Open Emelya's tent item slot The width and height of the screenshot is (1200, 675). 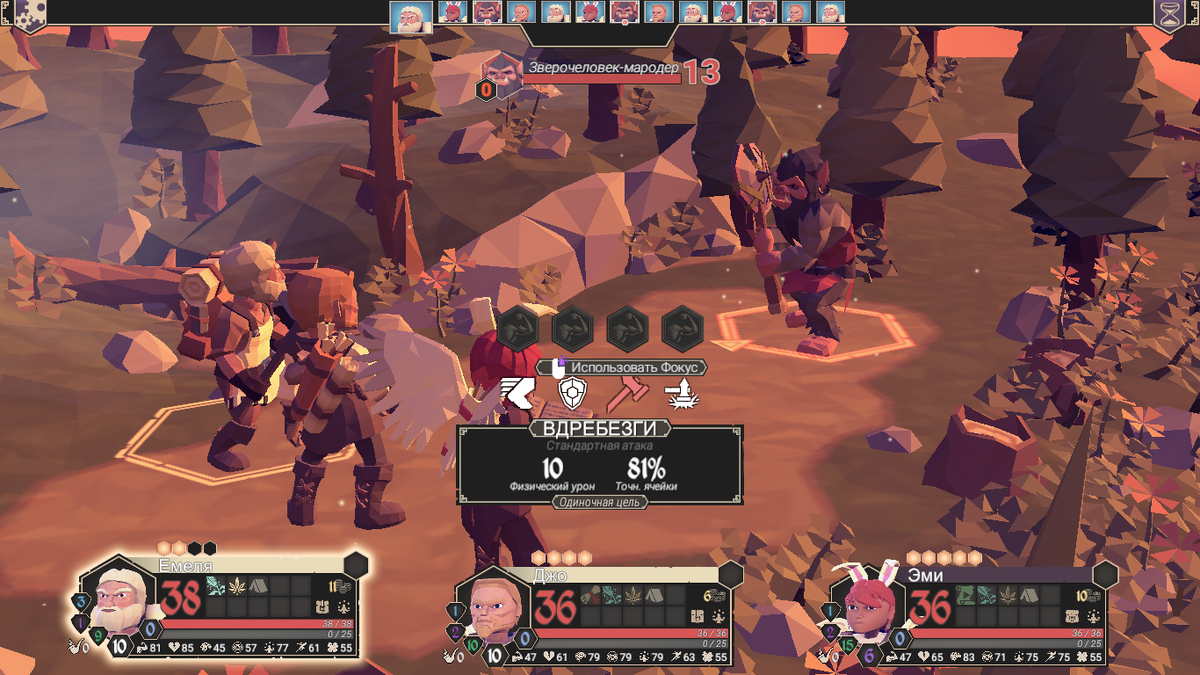(x=258, y=586)
